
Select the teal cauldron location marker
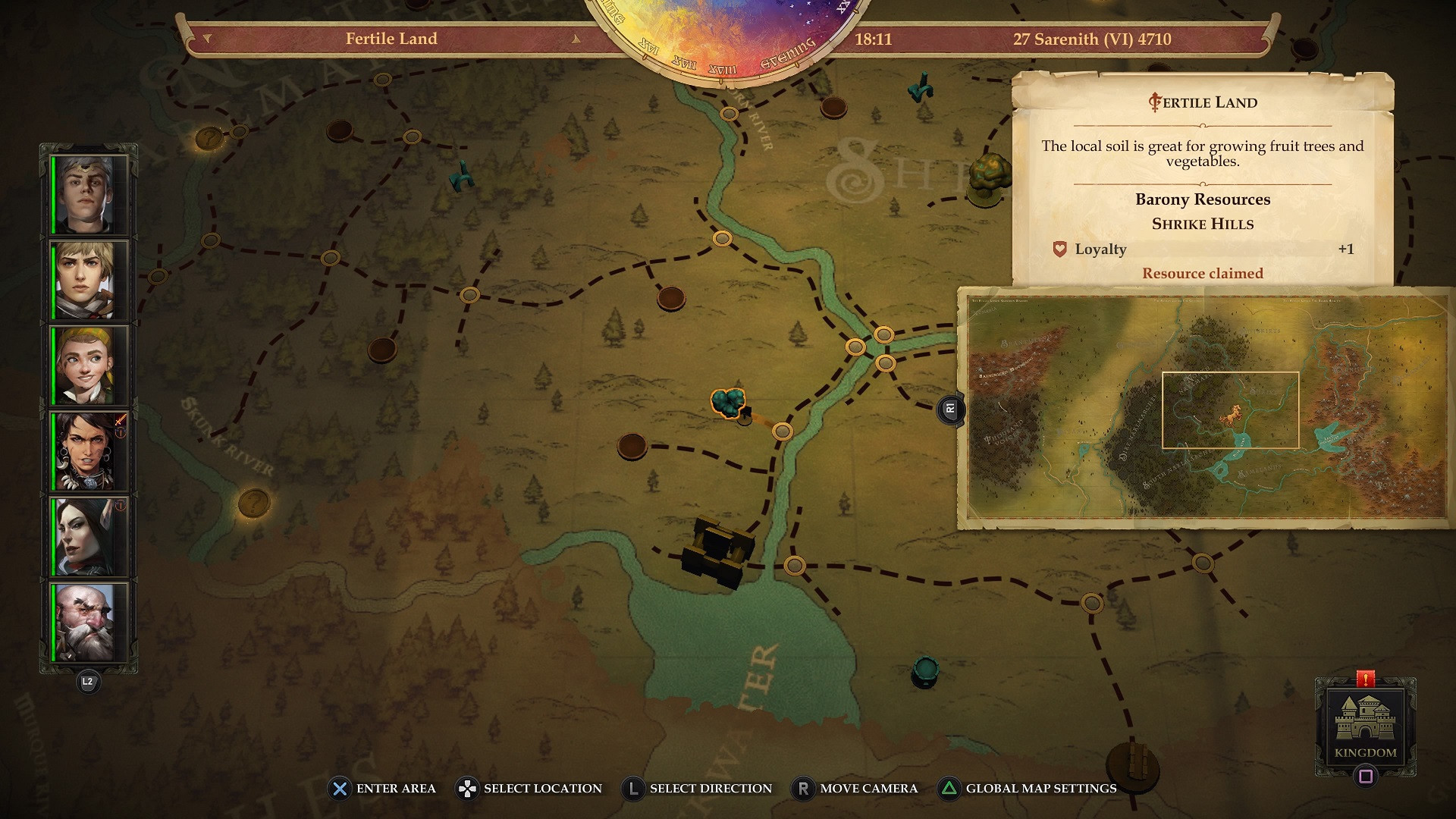(925, 671)
